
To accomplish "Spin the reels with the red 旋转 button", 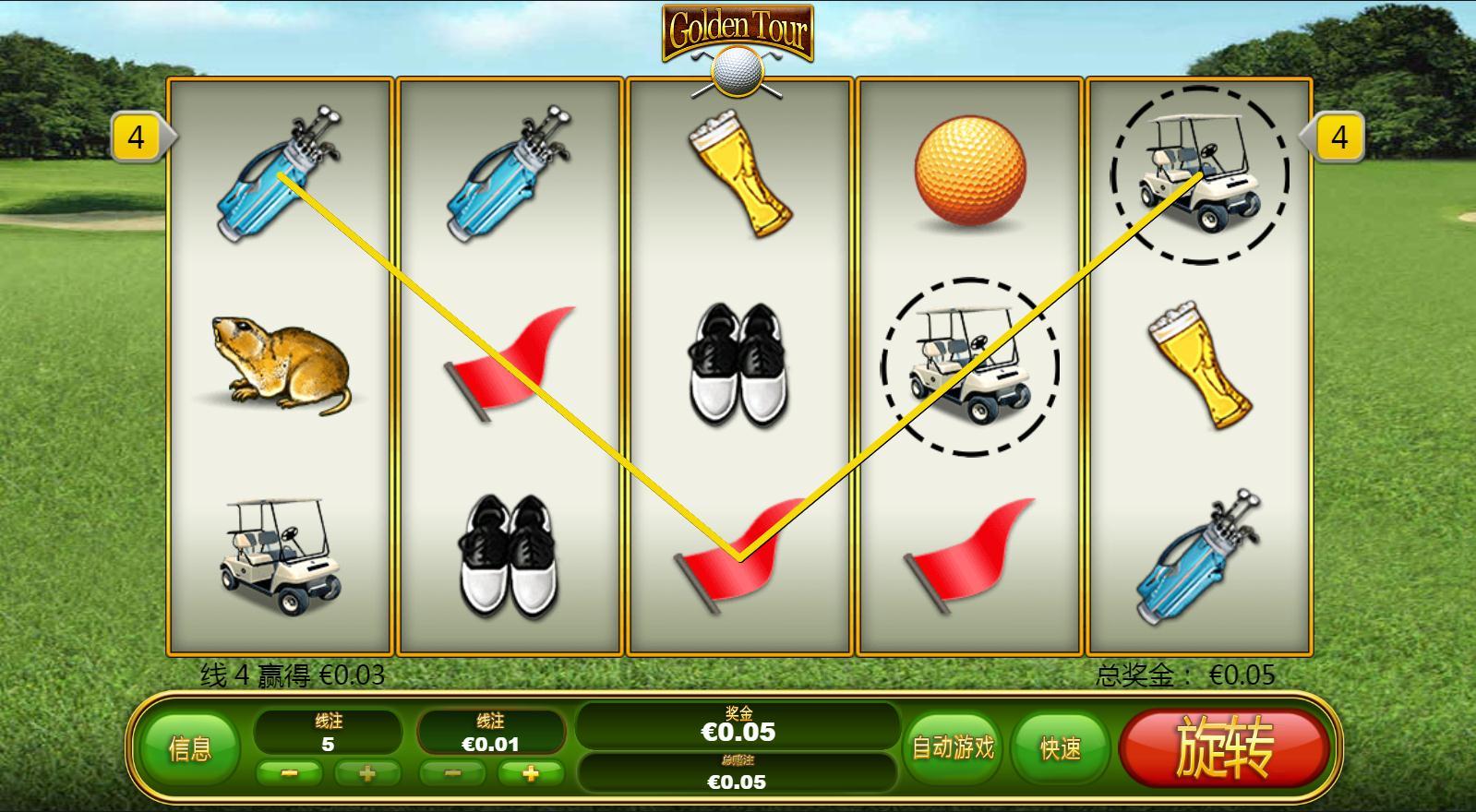I will (x=1224, y=747).
